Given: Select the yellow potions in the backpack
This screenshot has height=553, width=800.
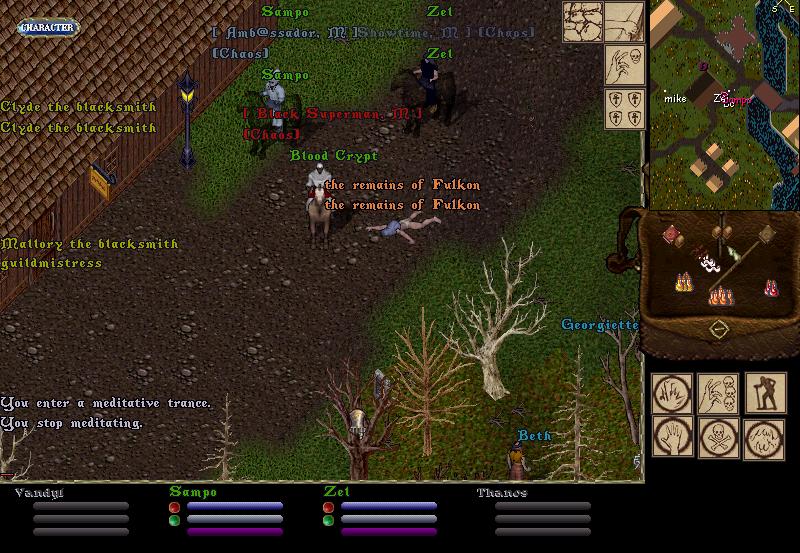Looking at the screenshot, I should coord(686,281).
